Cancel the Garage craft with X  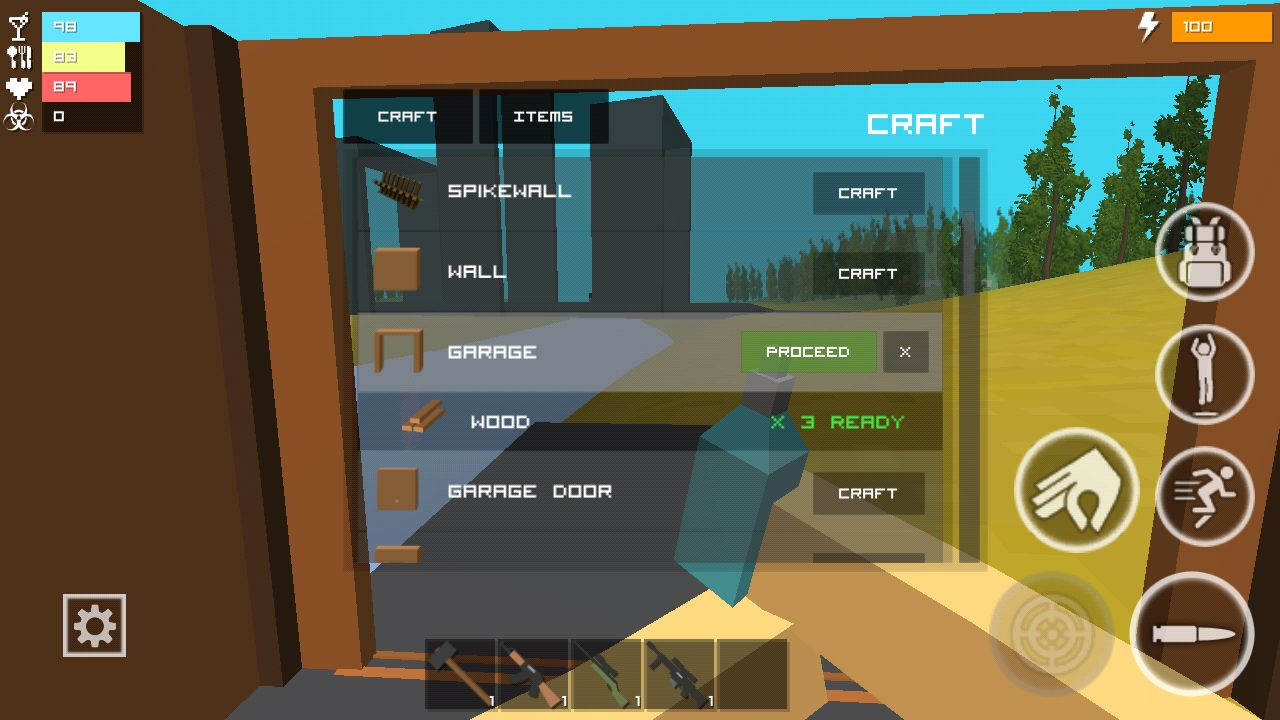pyautogui.click(x=905, y=352)
